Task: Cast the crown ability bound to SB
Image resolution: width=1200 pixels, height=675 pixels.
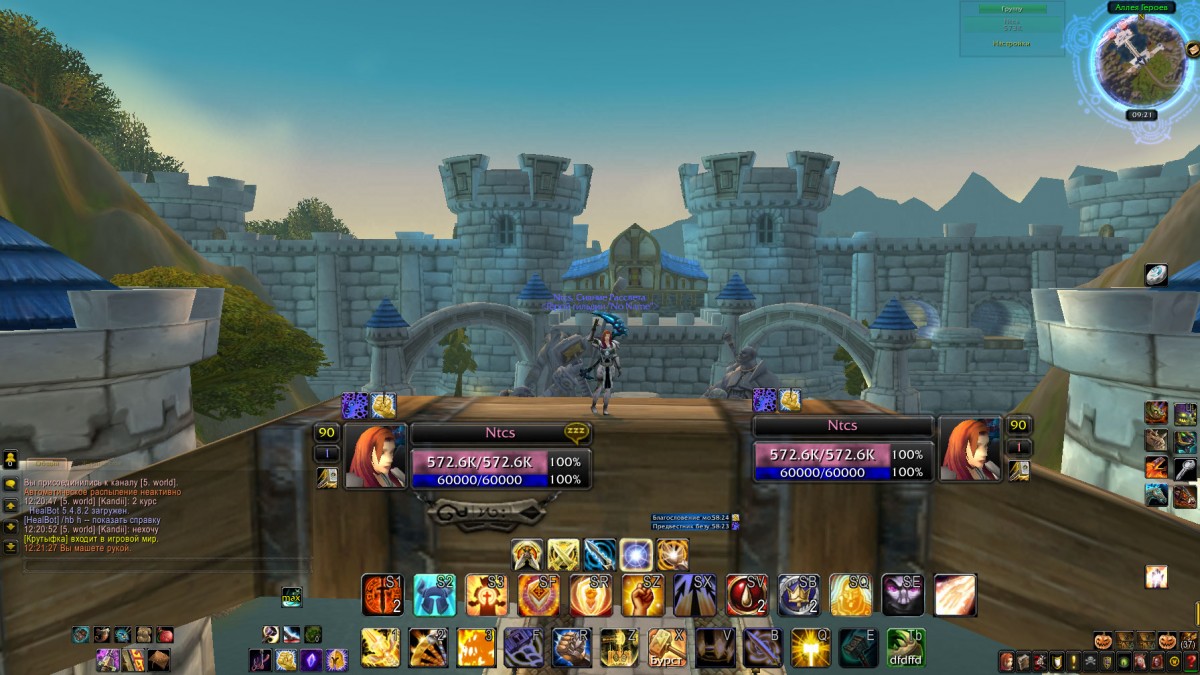Action: pos(799,595)
